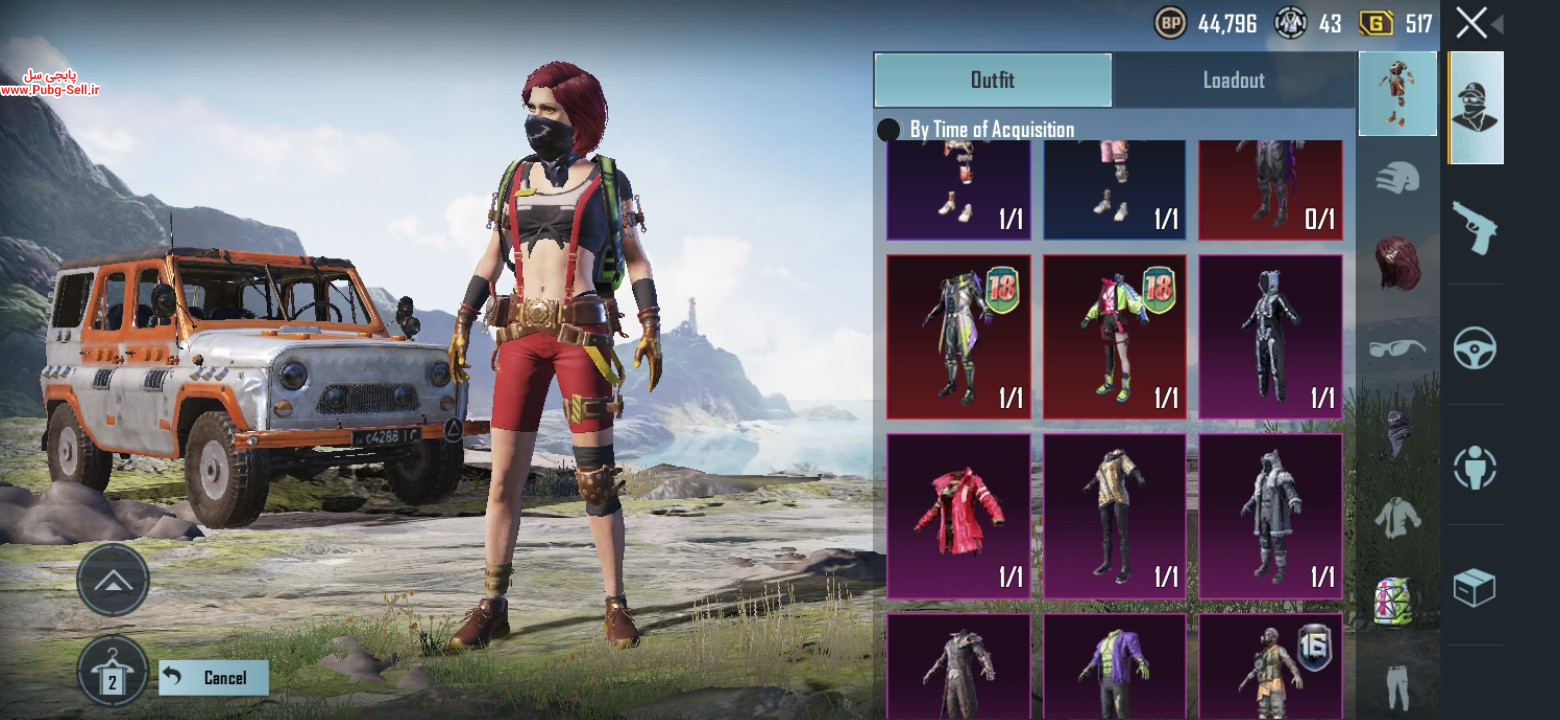
Task: Switch to the weapon skins section
Action: coord(1475,226)
